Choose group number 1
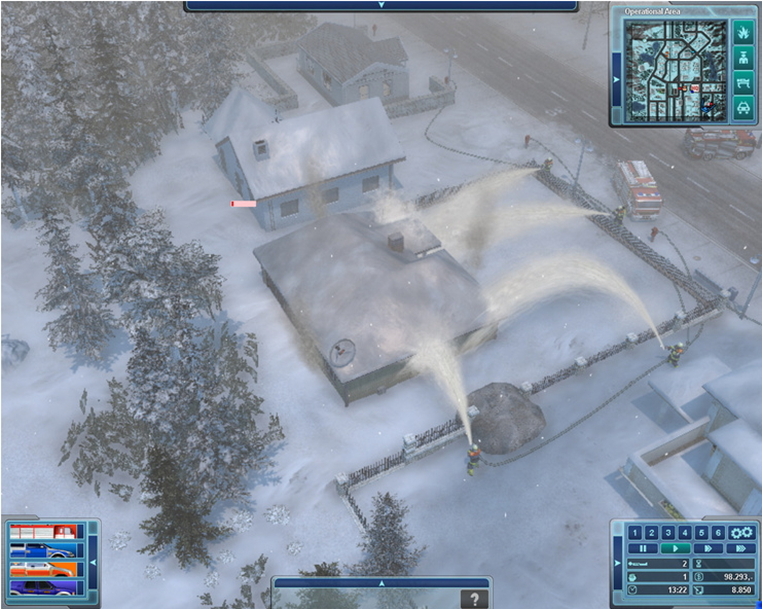The image size is (763, 609). [x=635, y=533]
